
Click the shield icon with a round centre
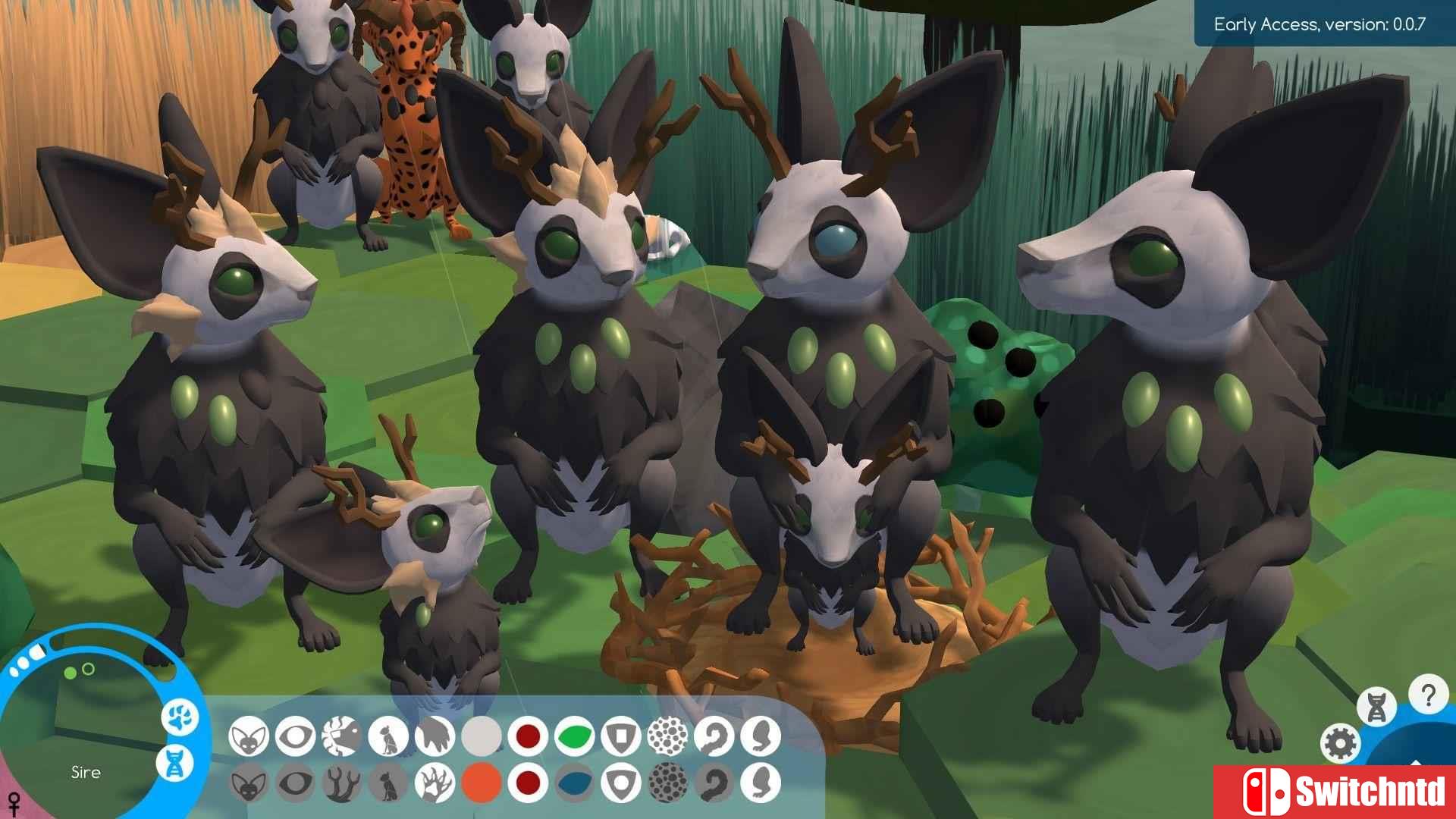point(621,783)
